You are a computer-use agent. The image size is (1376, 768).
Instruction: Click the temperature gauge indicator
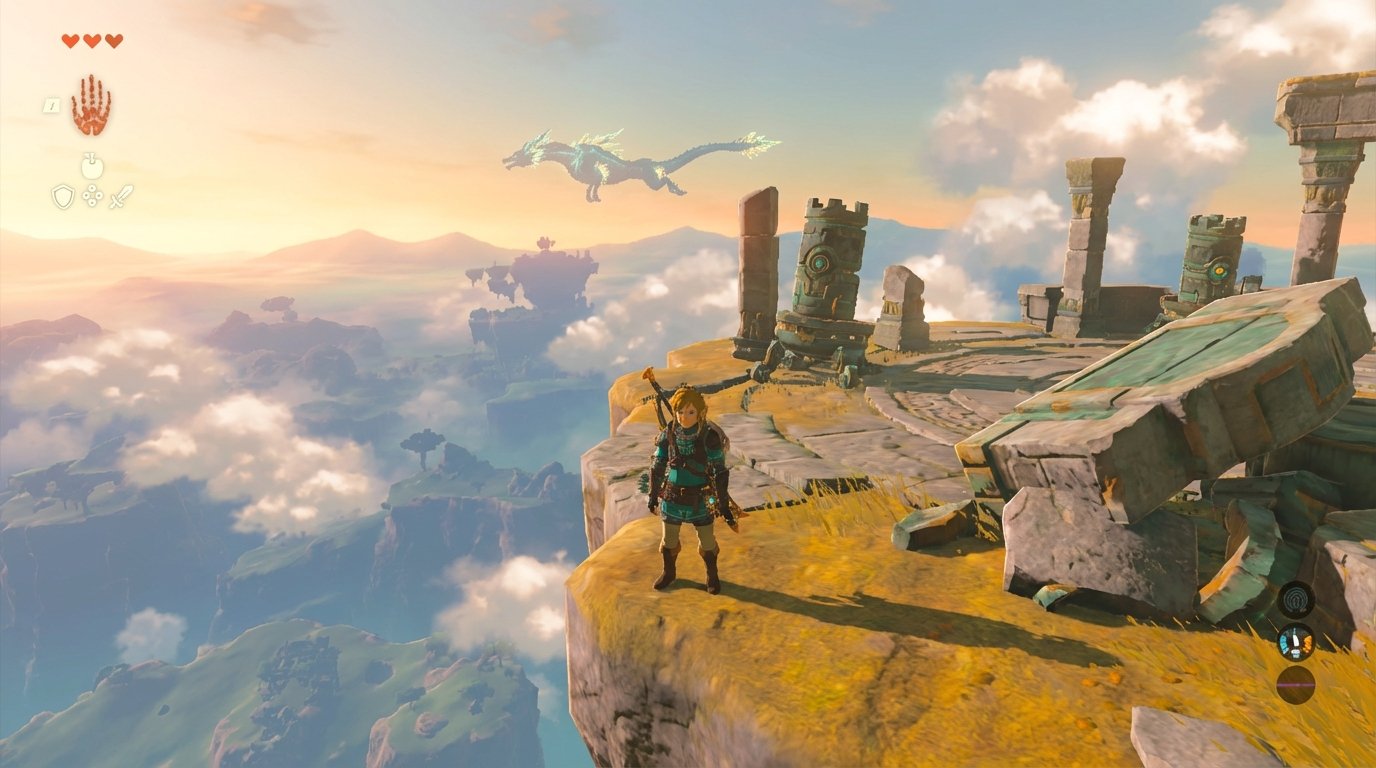[x=1296, y=642]
